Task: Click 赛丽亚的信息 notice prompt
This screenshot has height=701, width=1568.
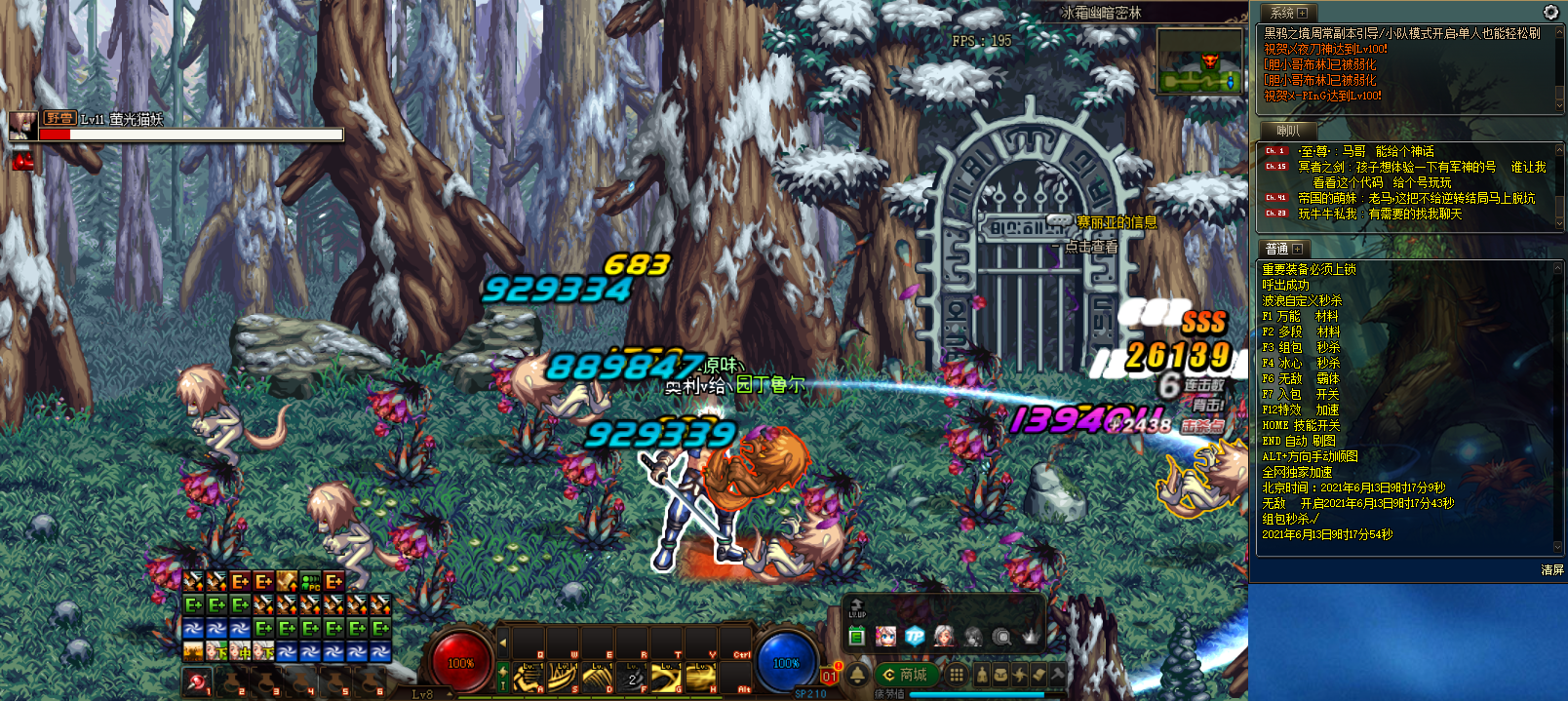Action: 1116,222
